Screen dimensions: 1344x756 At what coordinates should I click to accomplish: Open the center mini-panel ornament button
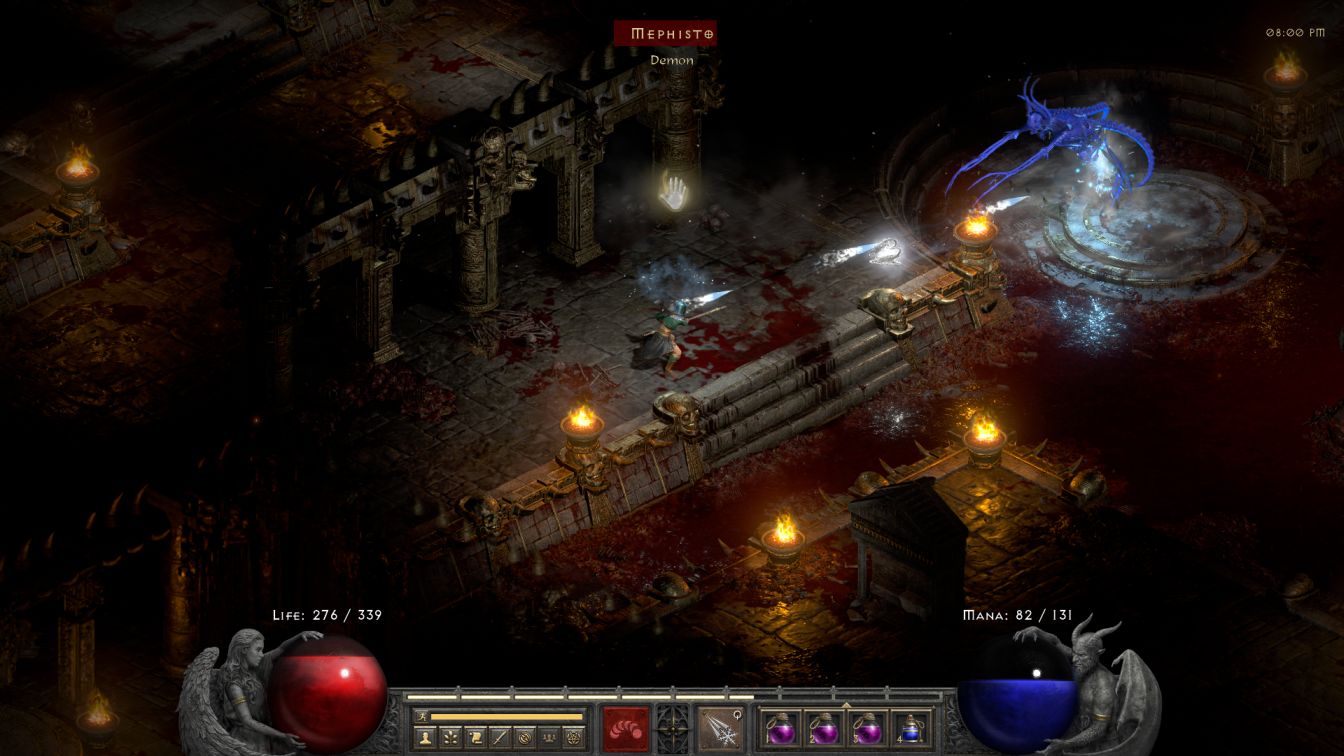[672, 728]
